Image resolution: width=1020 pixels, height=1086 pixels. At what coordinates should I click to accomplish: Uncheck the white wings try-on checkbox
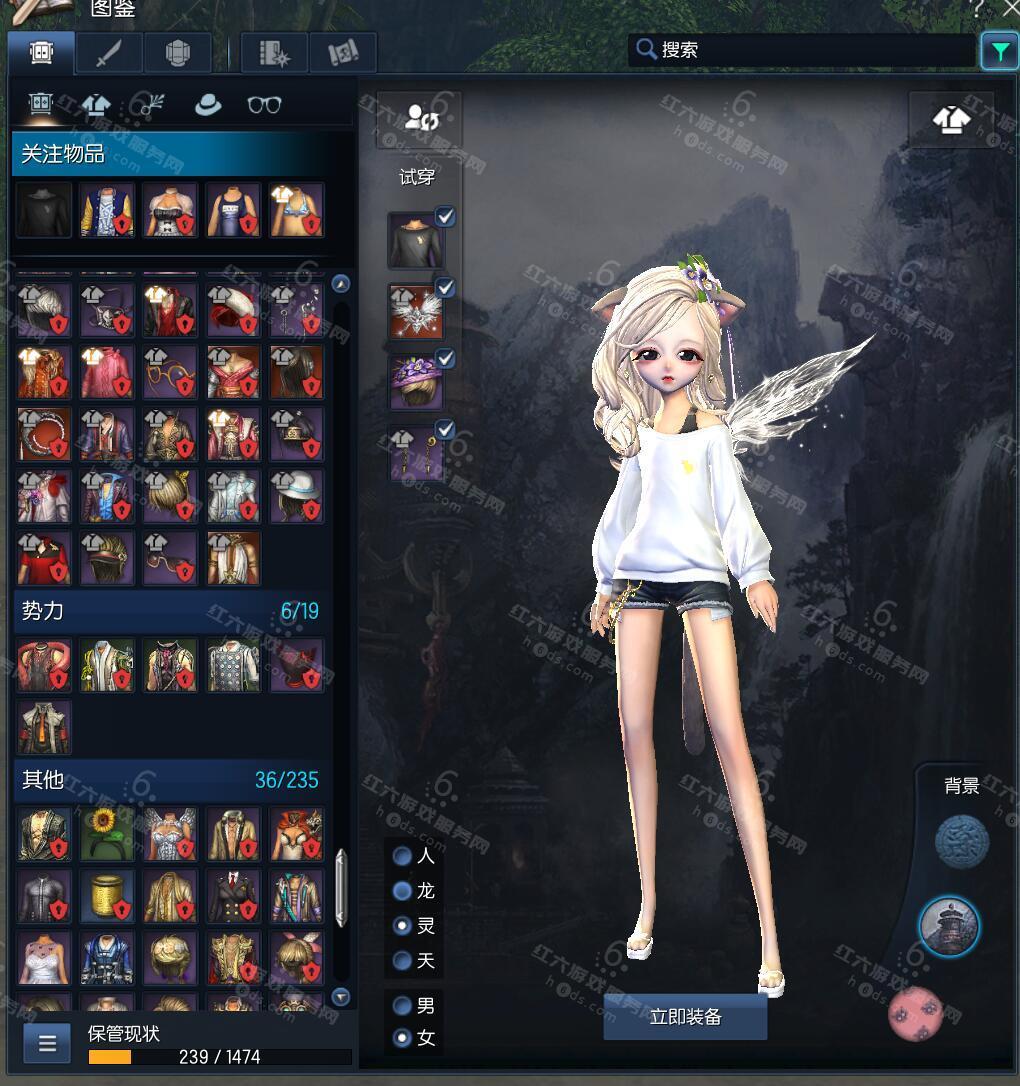(445, 288)
